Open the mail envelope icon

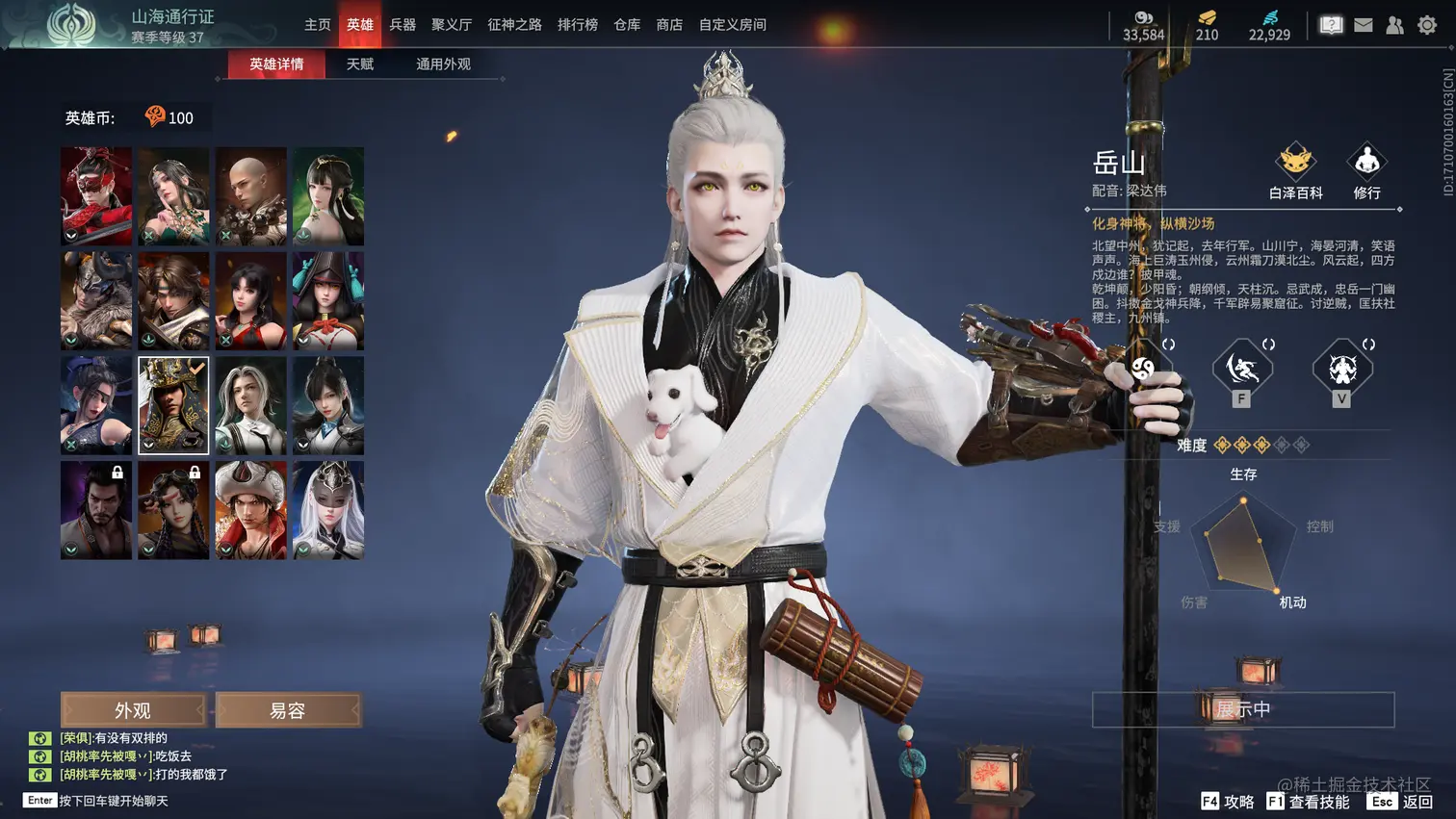pos(1364,26)
